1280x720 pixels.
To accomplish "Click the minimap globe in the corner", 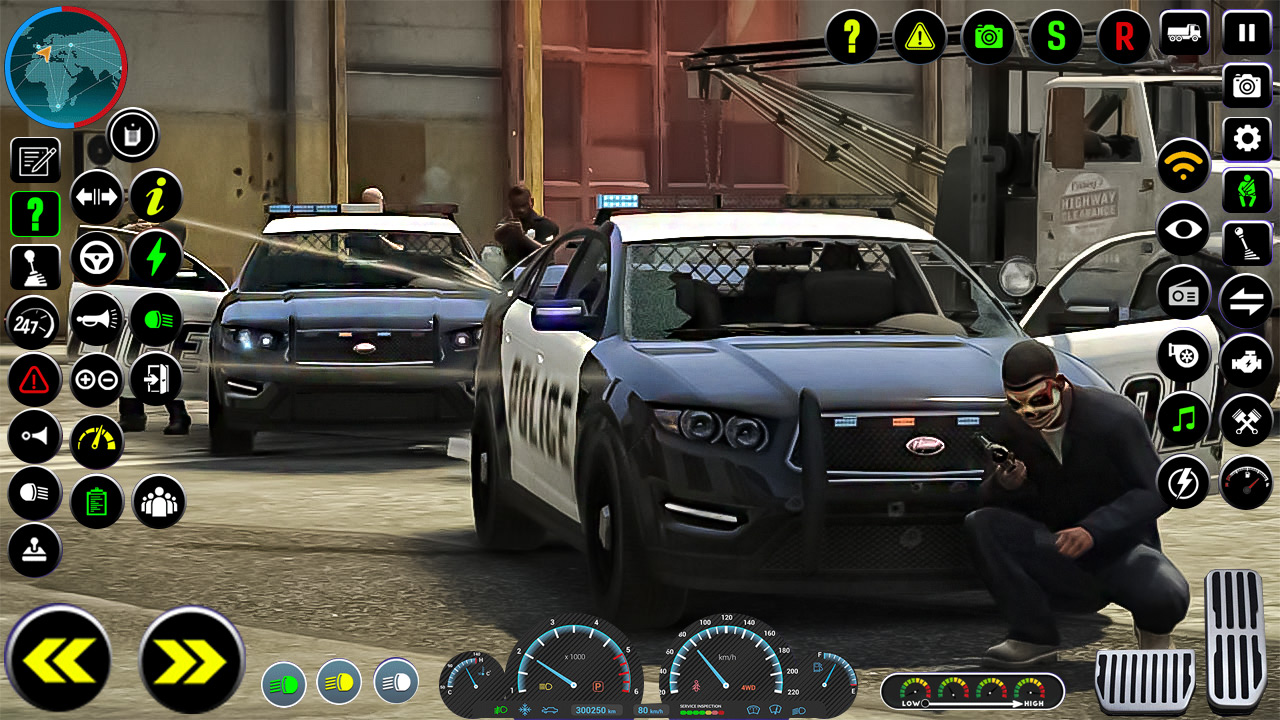I will tap(65, 65).
